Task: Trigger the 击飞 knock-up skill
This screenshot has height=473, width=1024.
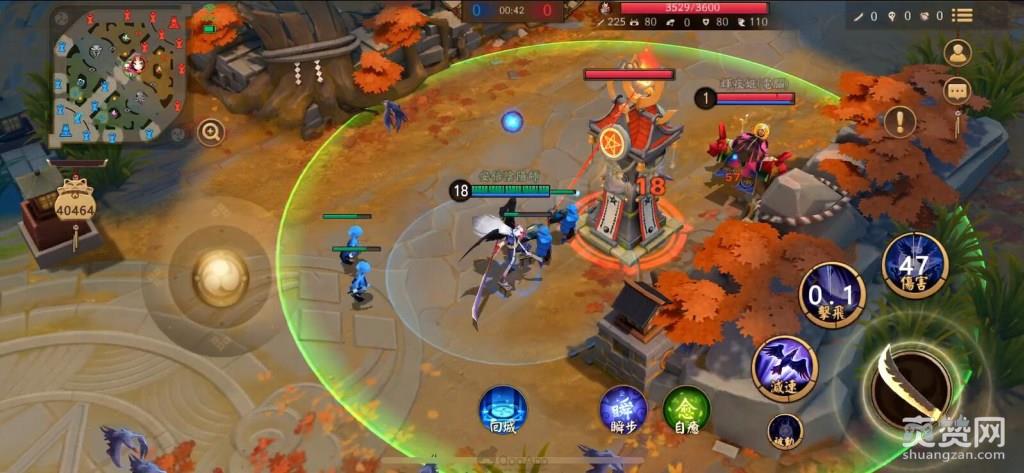Action: point(831,294)
